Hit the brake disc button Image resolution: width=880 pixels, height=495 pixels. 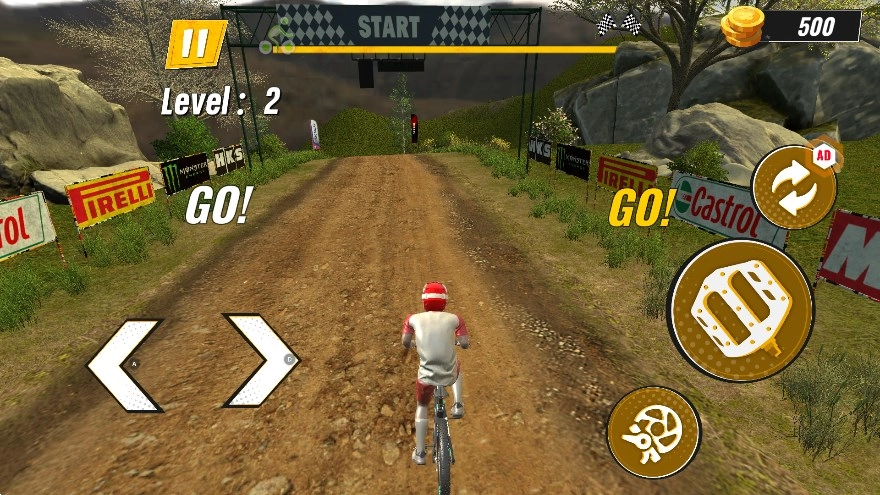click(x=653, y=432)
